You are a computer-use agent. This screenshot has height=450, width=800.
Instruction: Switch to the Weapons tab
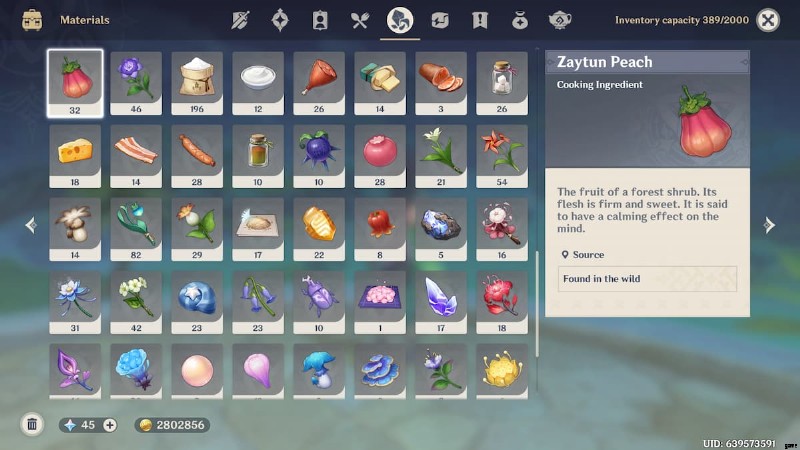[240, 20]
